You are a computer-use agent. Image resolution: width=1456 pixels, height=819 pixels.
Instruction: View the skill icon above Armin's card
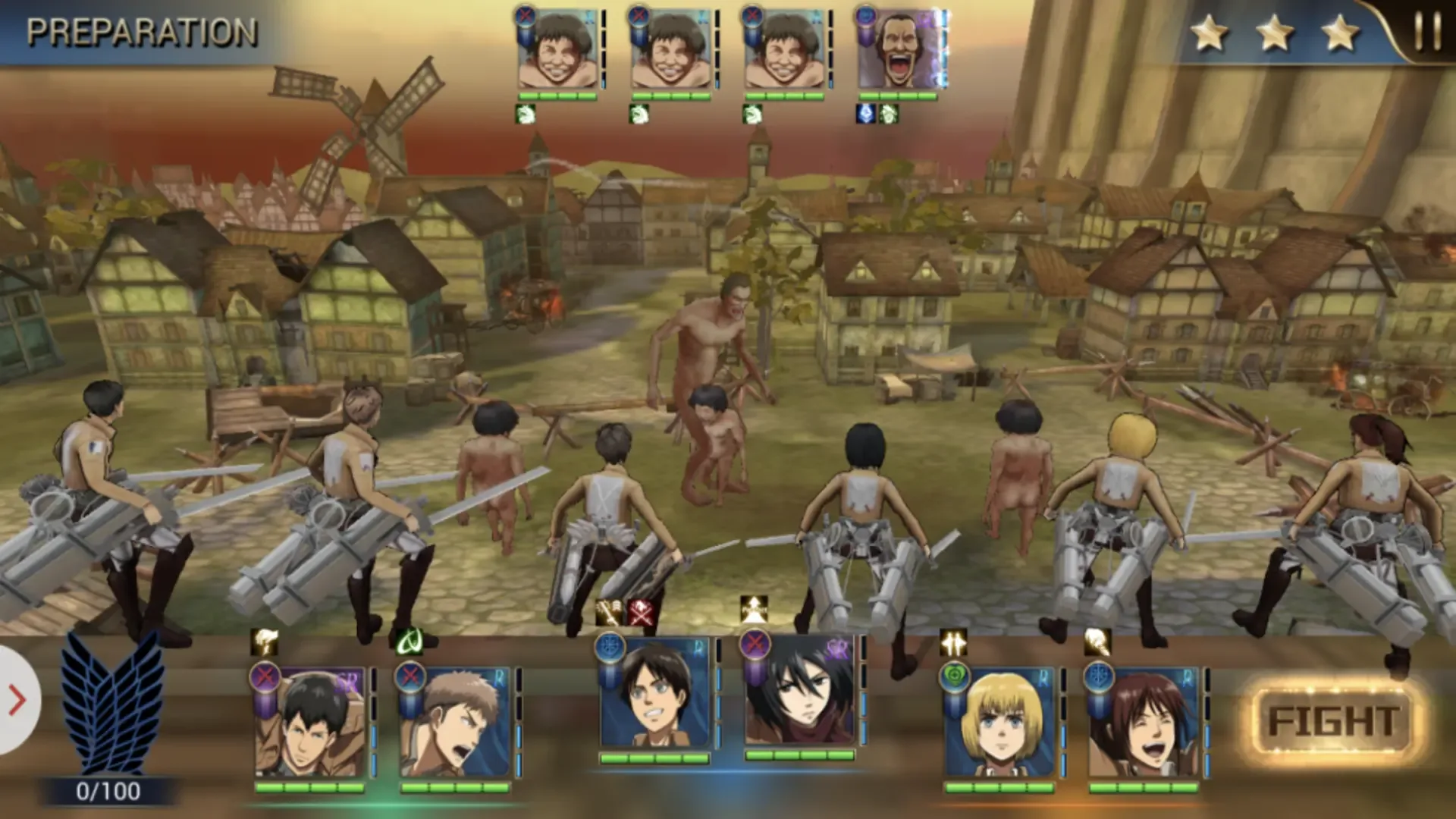[x=953, y=643]
